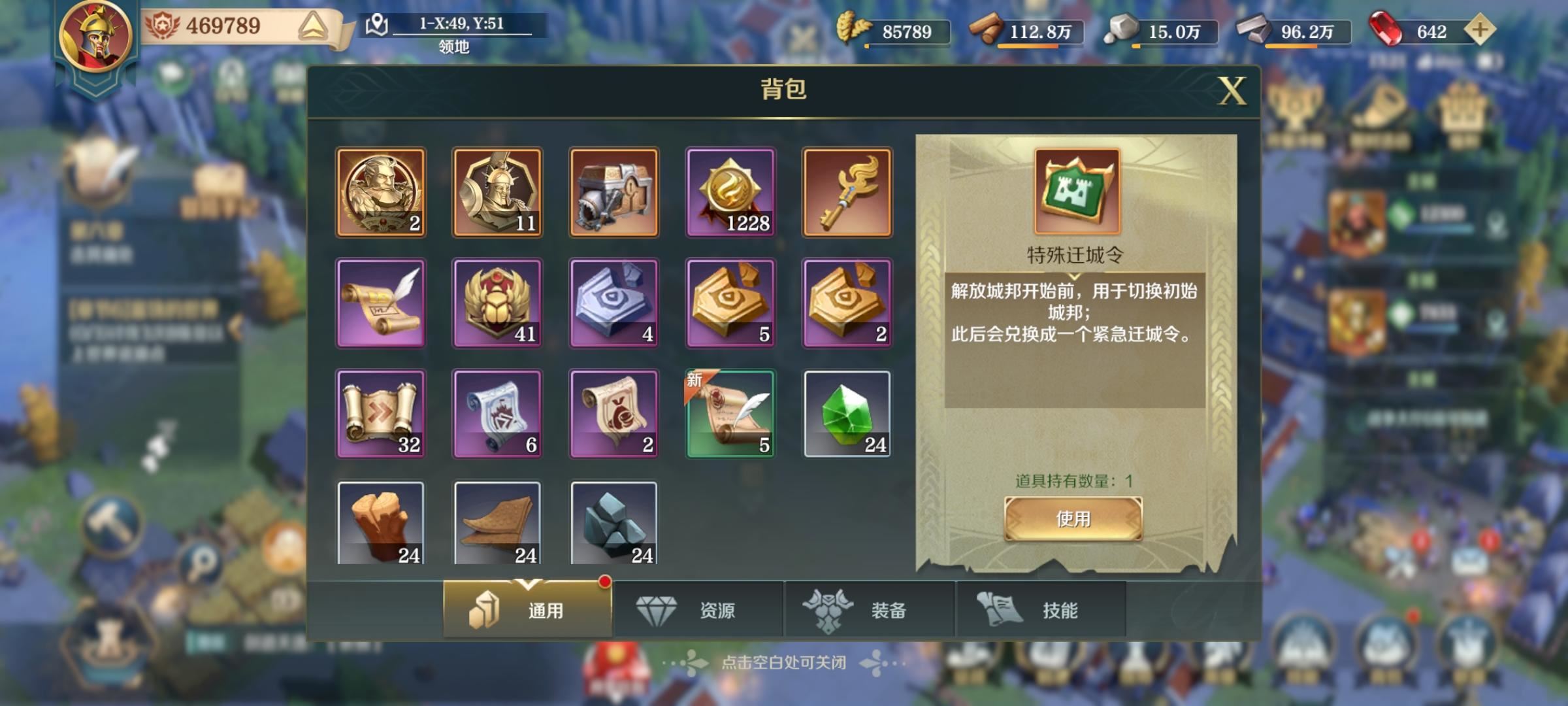
Task: Open the silver chest item in the backpack
Action: coord(613,192)
